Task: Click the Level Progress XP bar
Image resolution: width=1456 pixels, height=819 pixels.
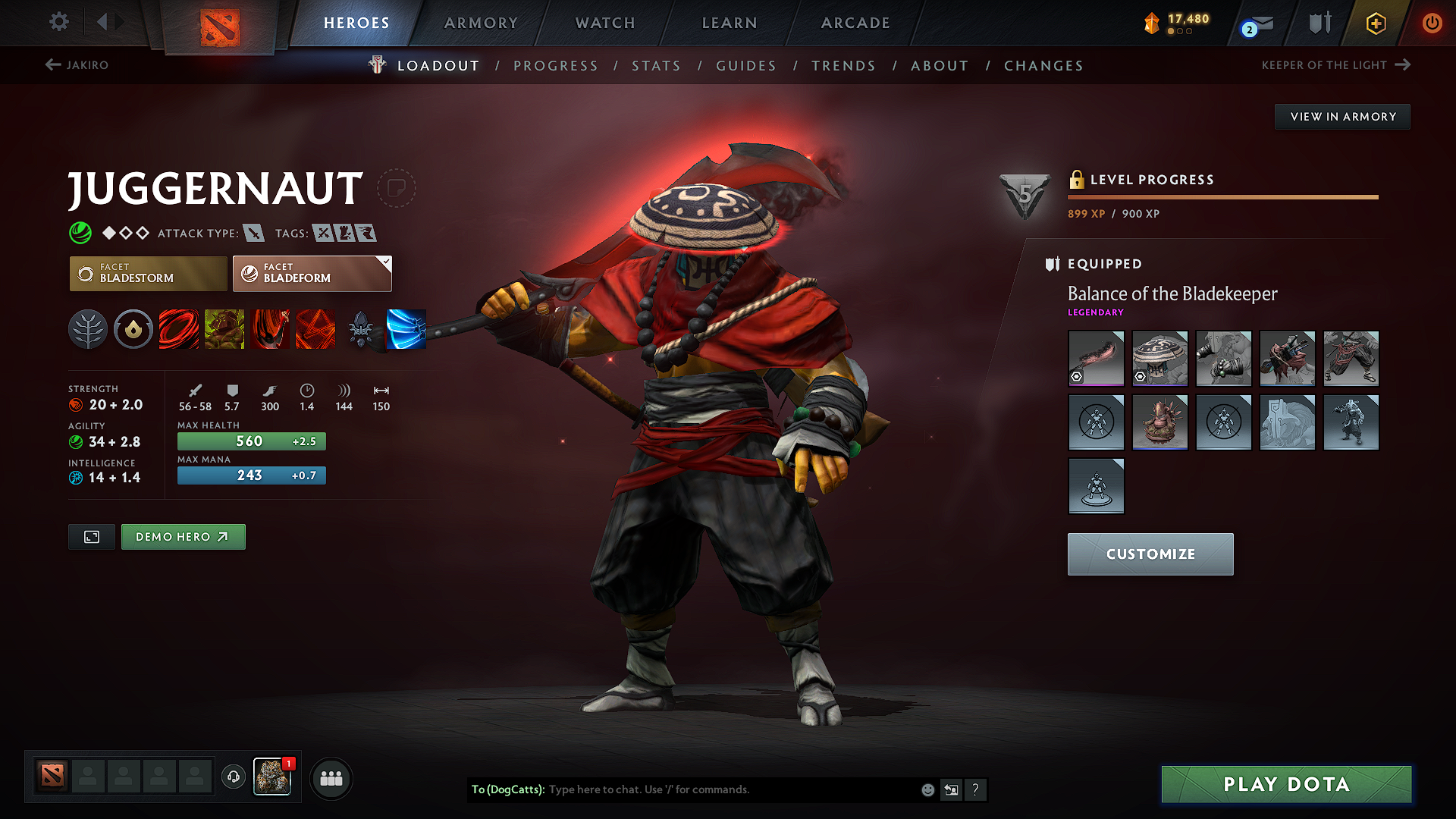Action: 1223,196
